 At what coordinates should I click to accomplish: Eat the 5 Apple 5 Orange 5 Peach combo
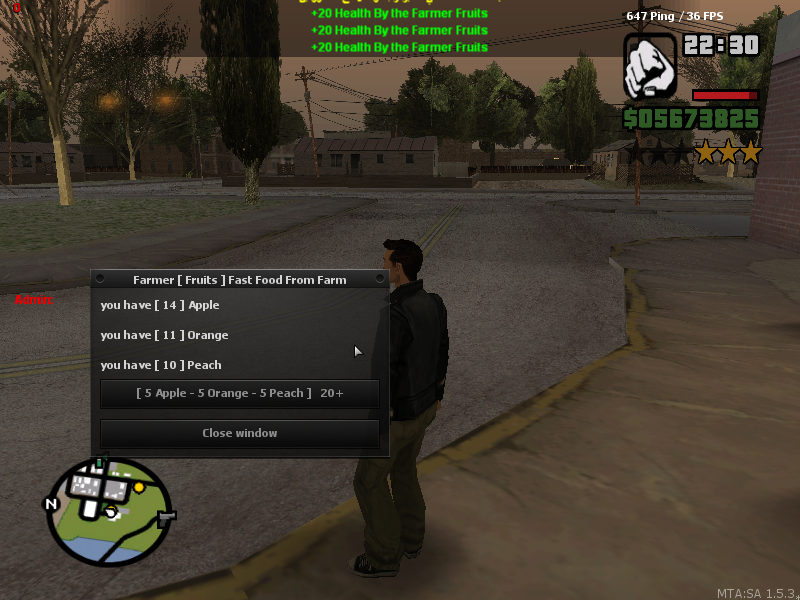[x=239, y=394]
